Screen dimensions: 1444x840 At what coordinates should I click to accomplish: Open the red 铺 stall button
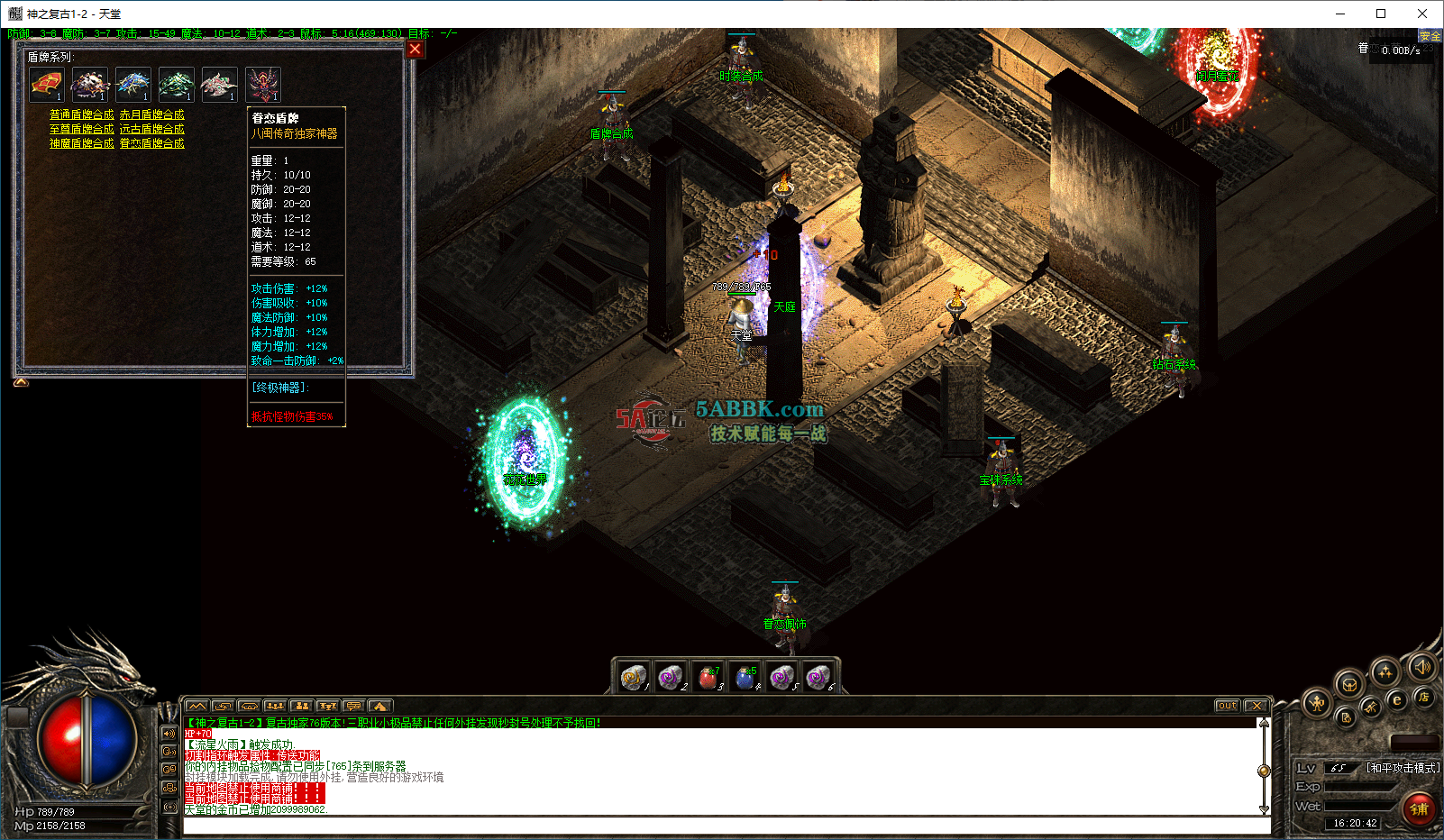[1419, 808]
